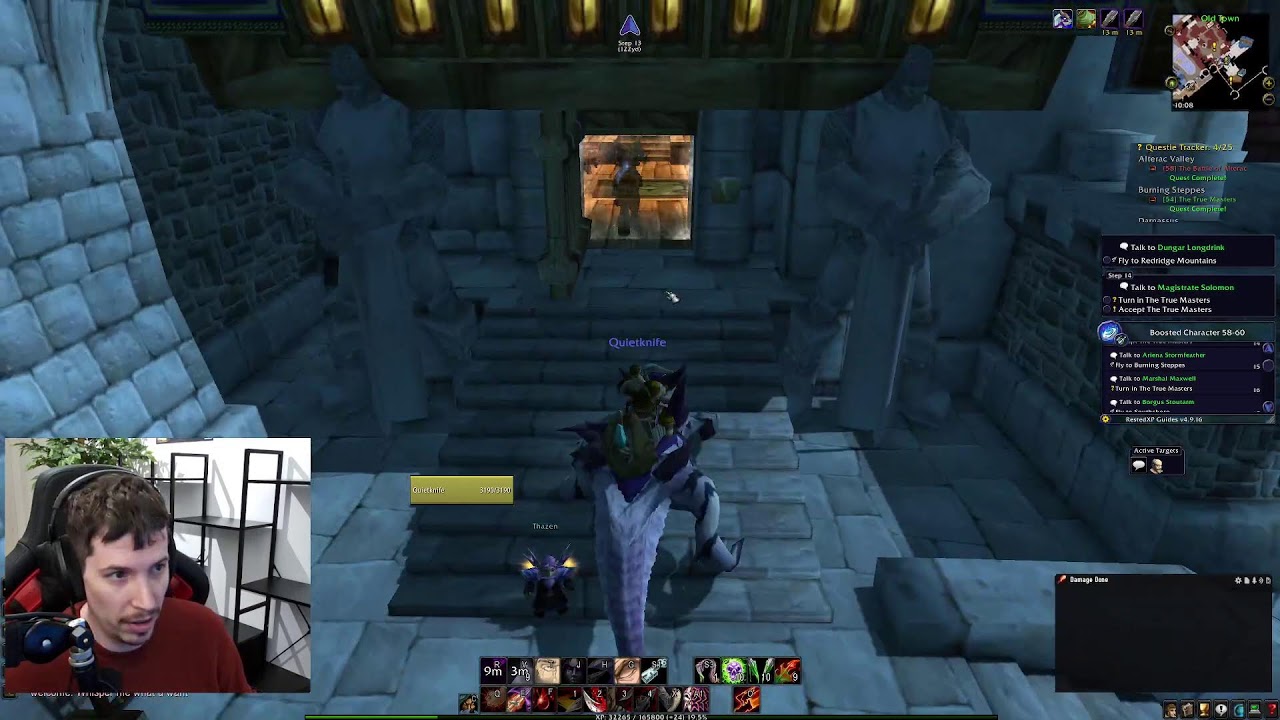Use the masked face ability bound to J
The height and width of the screenshot is (720, 1280).
(573, 670)
